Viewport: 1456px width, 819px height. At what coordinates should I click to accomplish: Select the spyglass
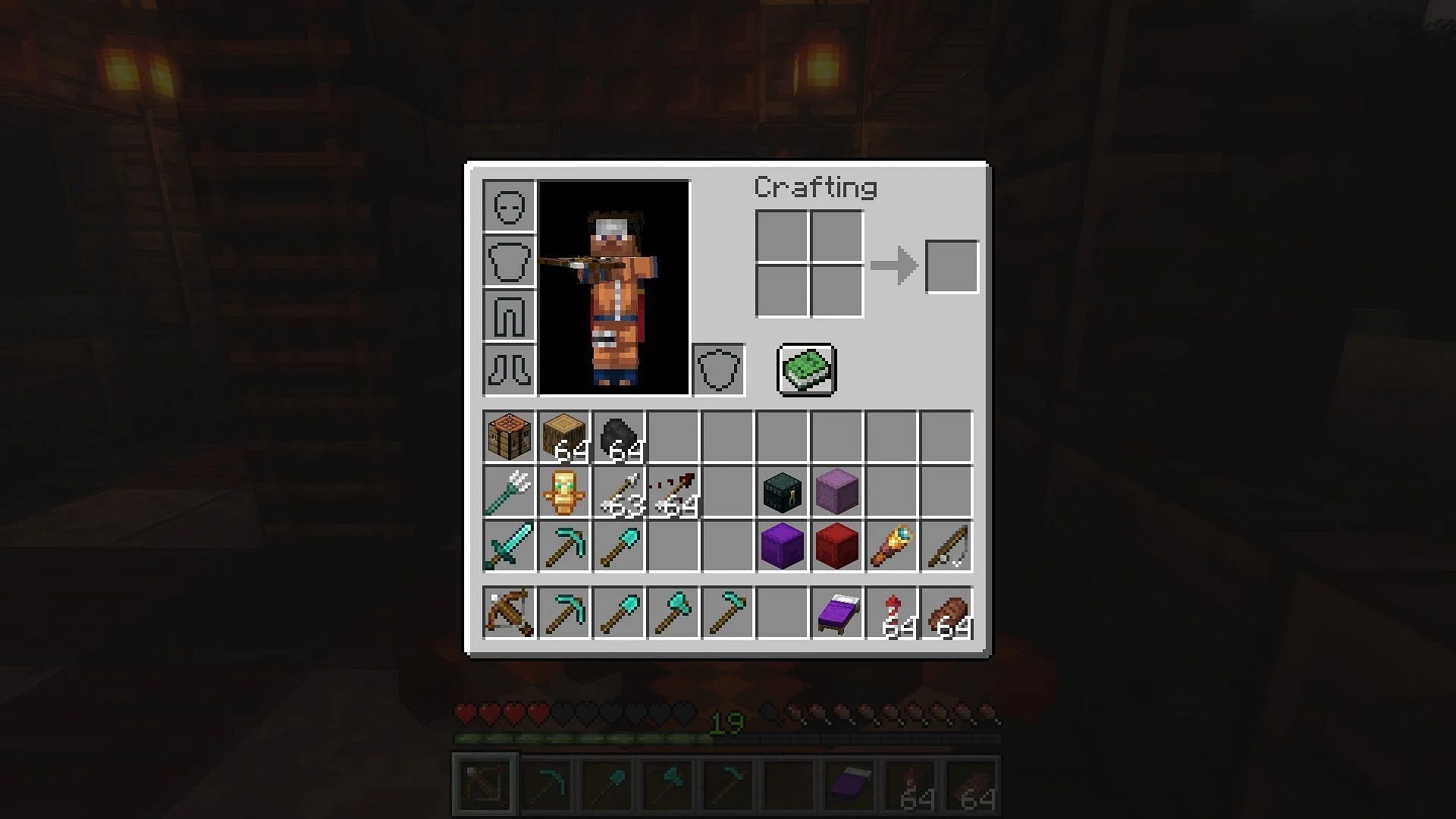pos(891,544)
